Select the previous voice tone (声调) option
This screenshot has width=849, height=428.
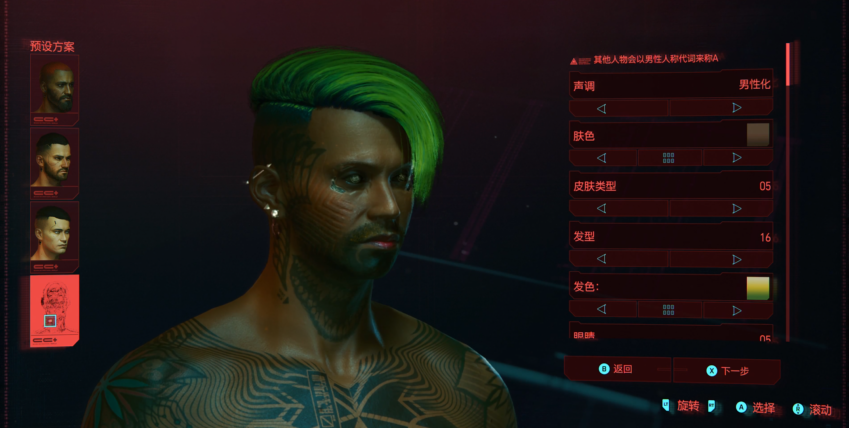pyautogui.click(x=601, y=107)
